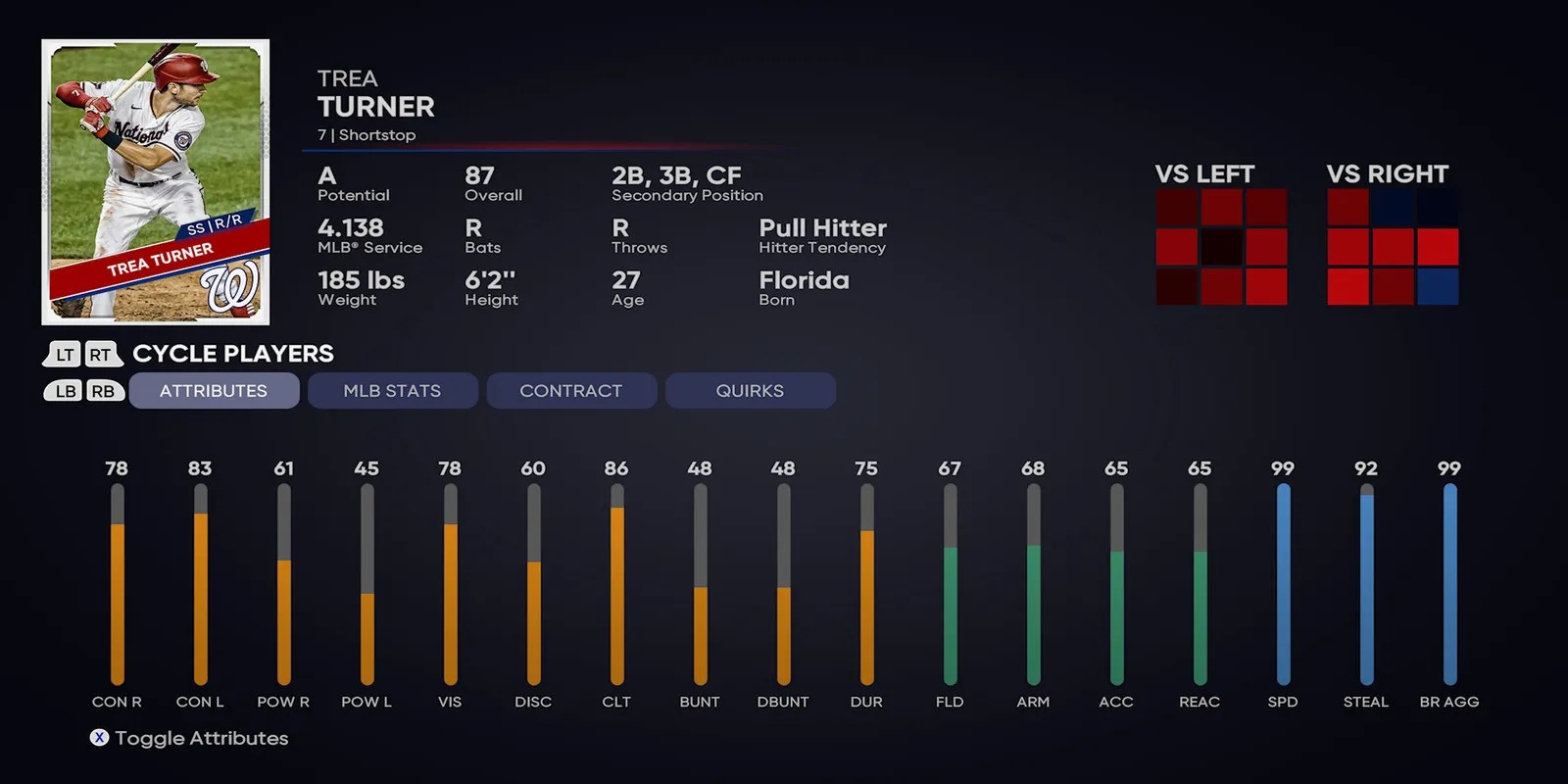Click the LT shoulder button icon
This screenshot has width=1568, height=784.
[62, 354]
